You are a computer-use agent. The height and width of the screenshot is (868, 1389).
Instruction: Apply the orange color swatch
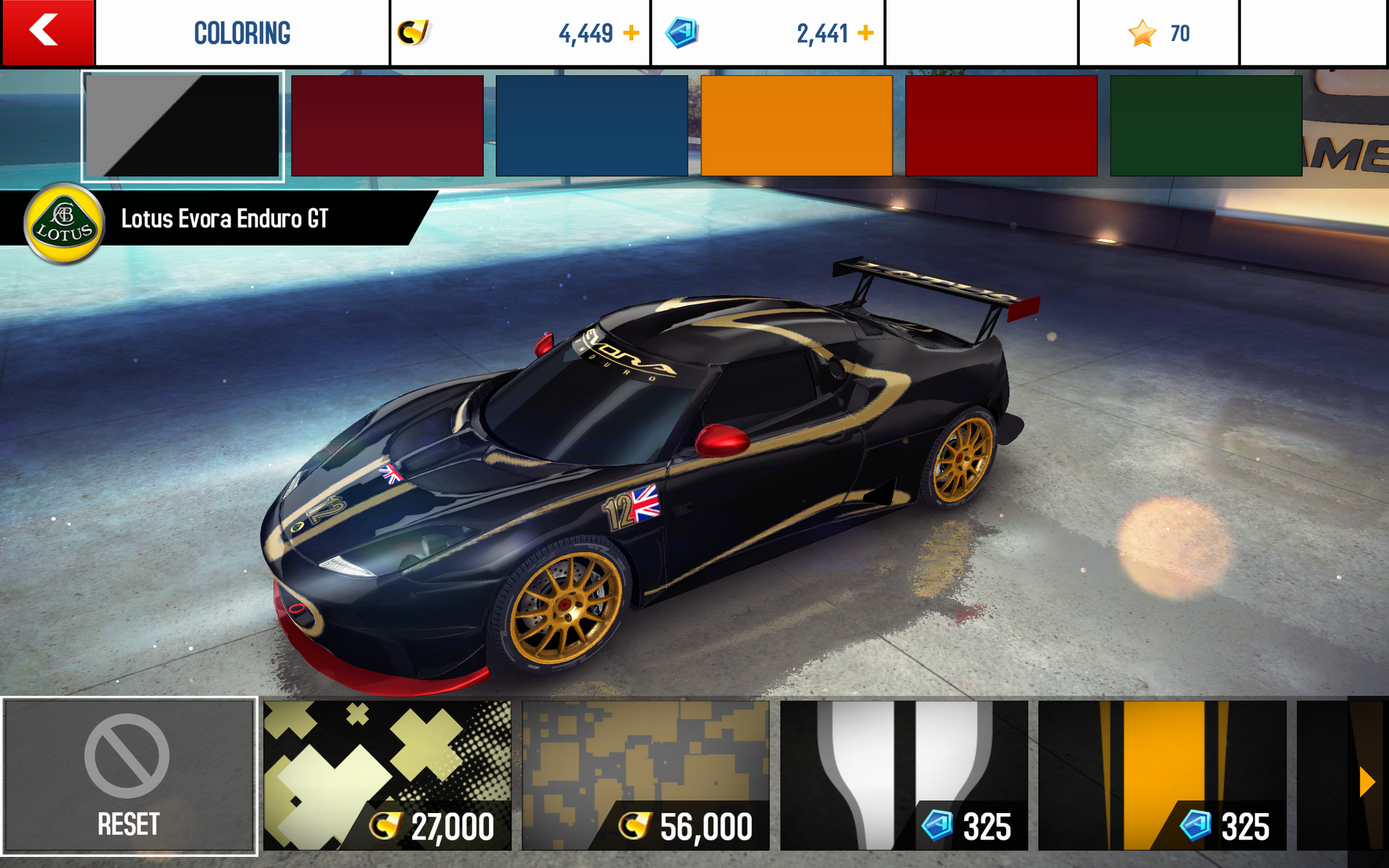click(x=797, y=126)
